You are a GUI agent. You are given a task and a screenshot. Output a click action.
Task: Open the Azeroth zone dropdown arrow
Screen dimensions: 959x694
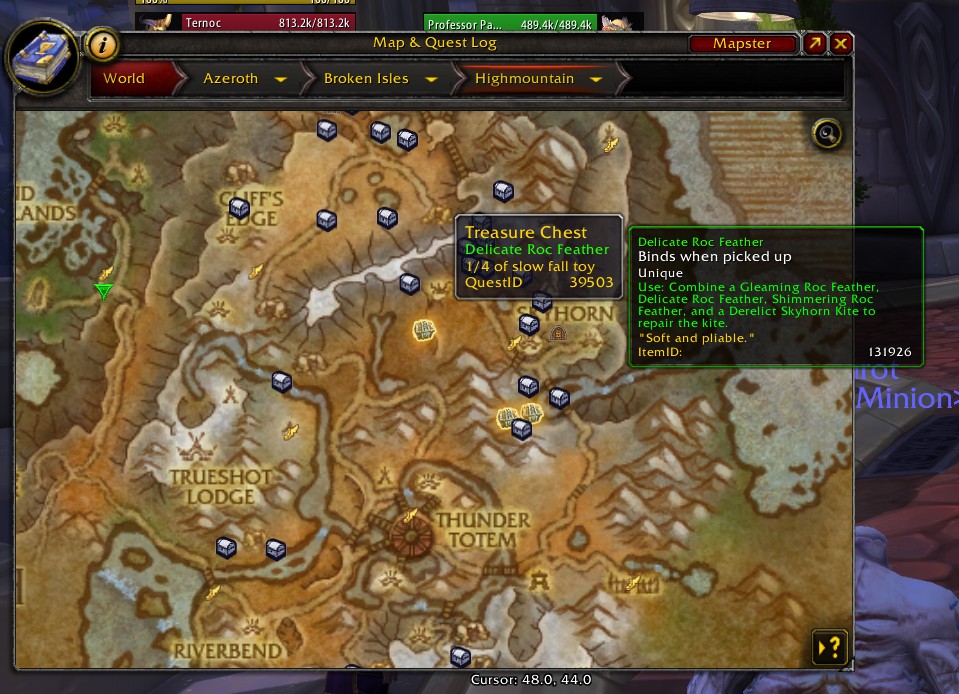coord(281,79)
